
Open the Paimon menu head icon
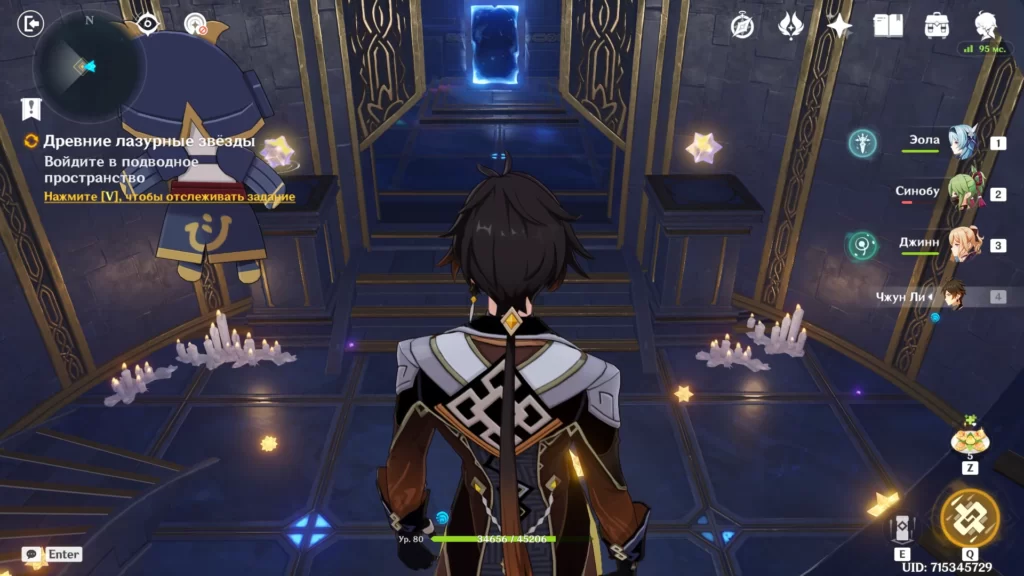[985, 26]
